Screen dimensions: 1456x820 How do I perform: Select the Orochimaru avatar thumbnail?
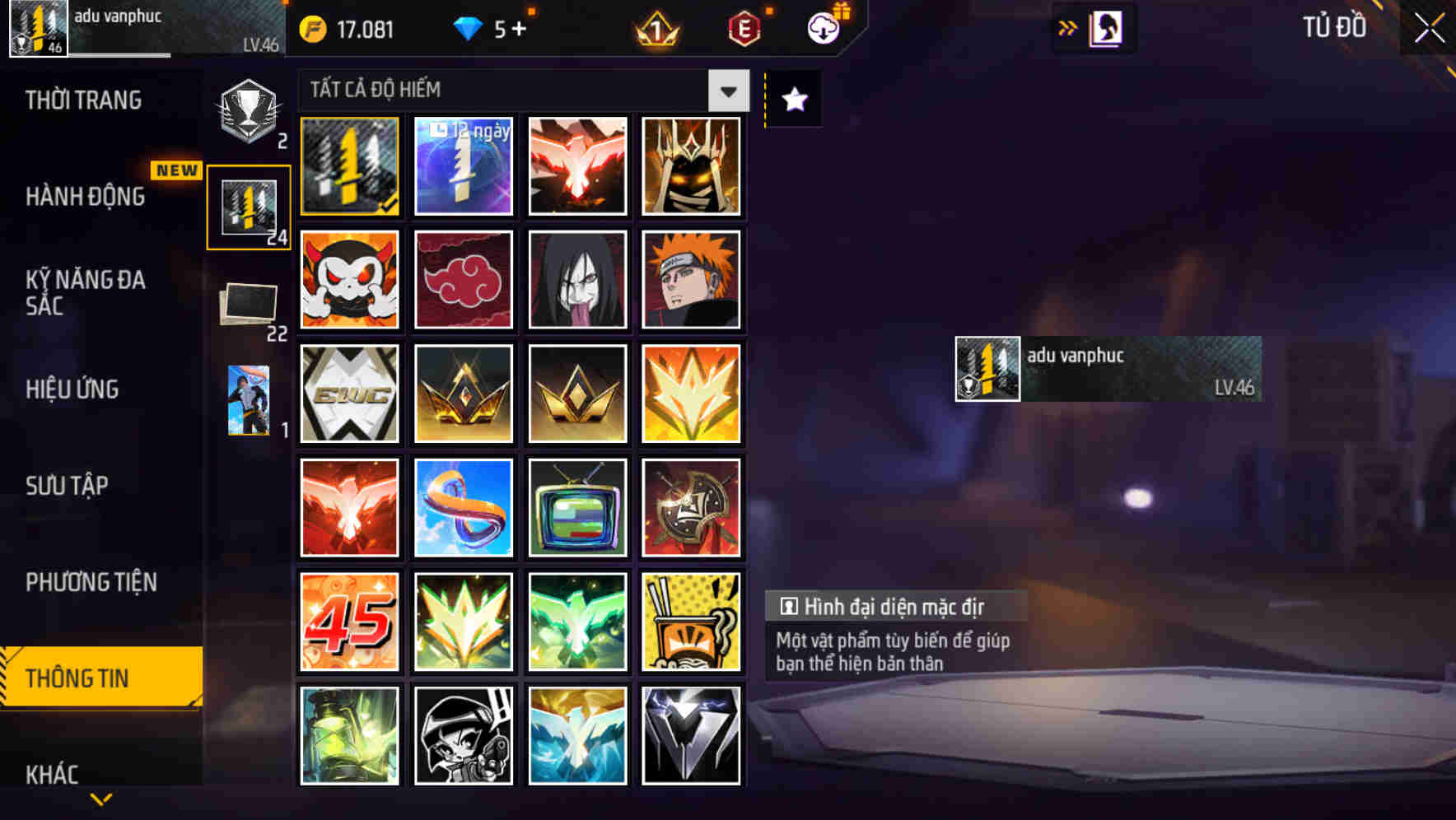click(x=577, y=280)
